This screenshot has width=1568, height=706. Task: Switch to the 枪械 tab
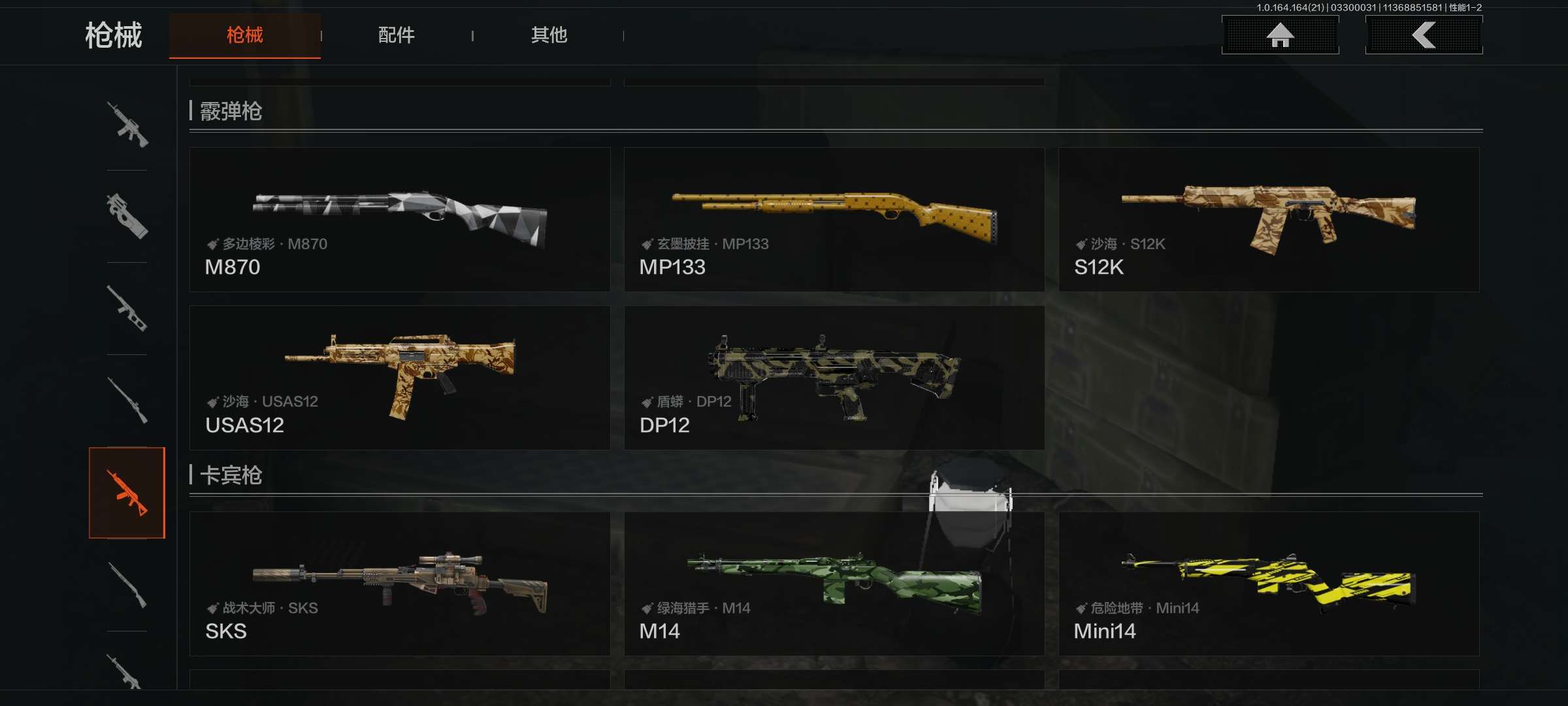click(x=244, y=35)
